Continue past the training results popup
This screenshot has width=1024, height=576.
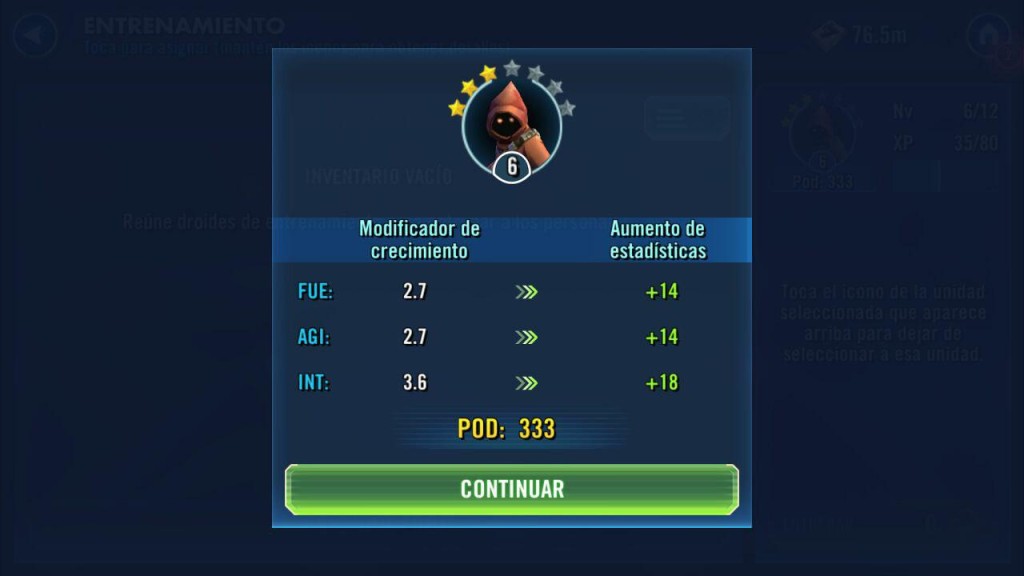pos(512,489)
